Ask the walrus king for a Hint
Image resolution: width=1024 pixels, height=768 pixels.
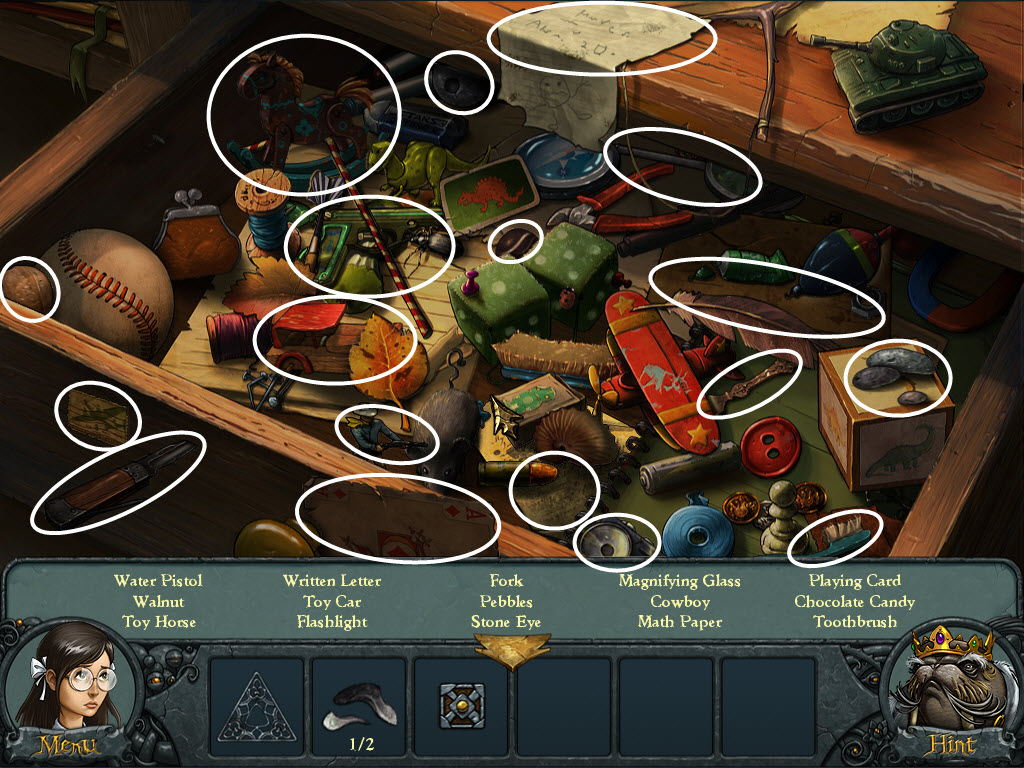pos(951,745)
